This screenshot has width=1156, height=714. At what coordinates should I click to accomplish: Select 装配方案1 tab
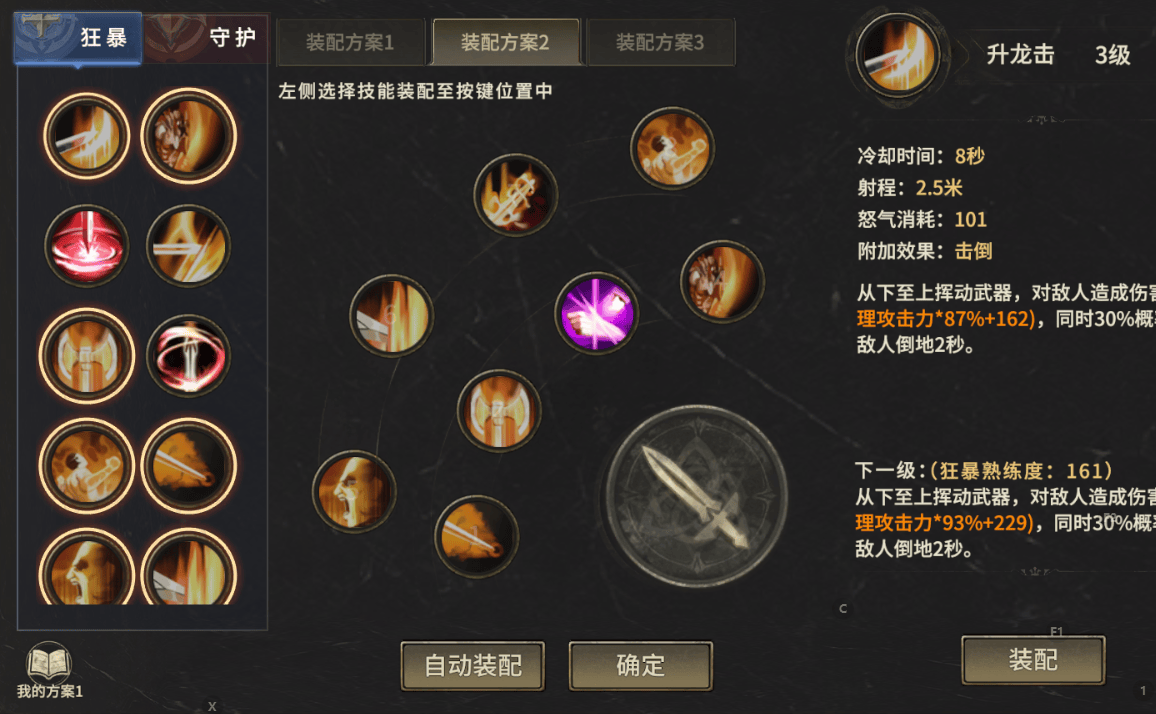[x=350, y=42]
